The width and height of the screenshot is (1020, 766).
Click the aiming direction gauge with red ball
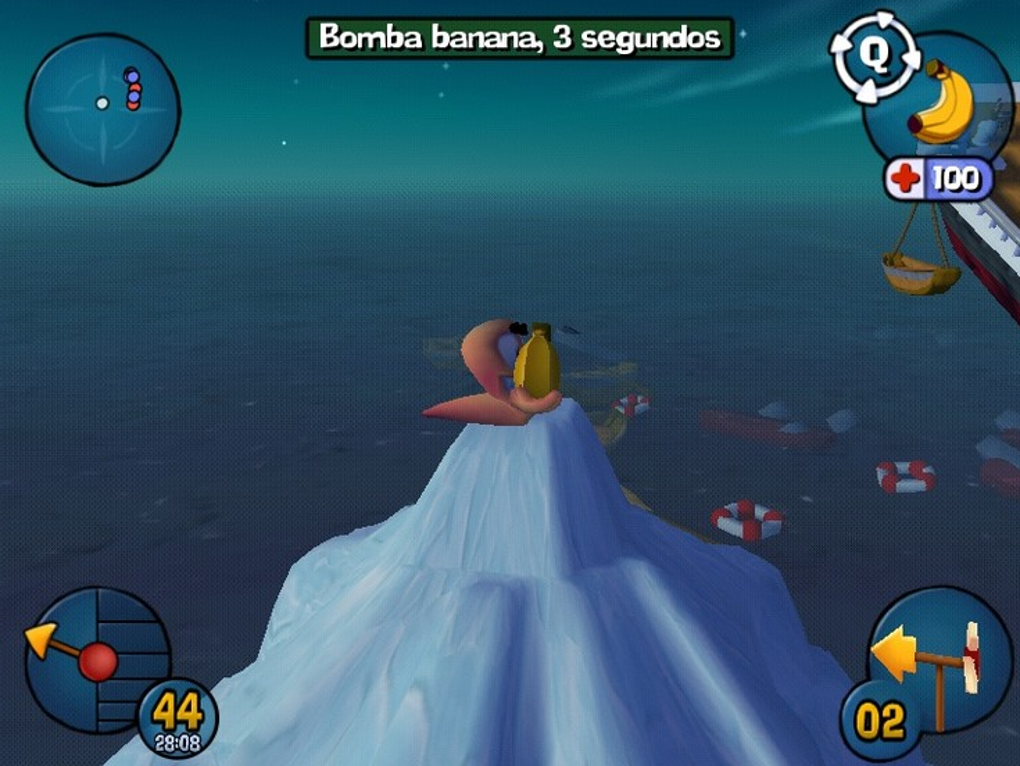pyautogui.click(x=96, y=658)
